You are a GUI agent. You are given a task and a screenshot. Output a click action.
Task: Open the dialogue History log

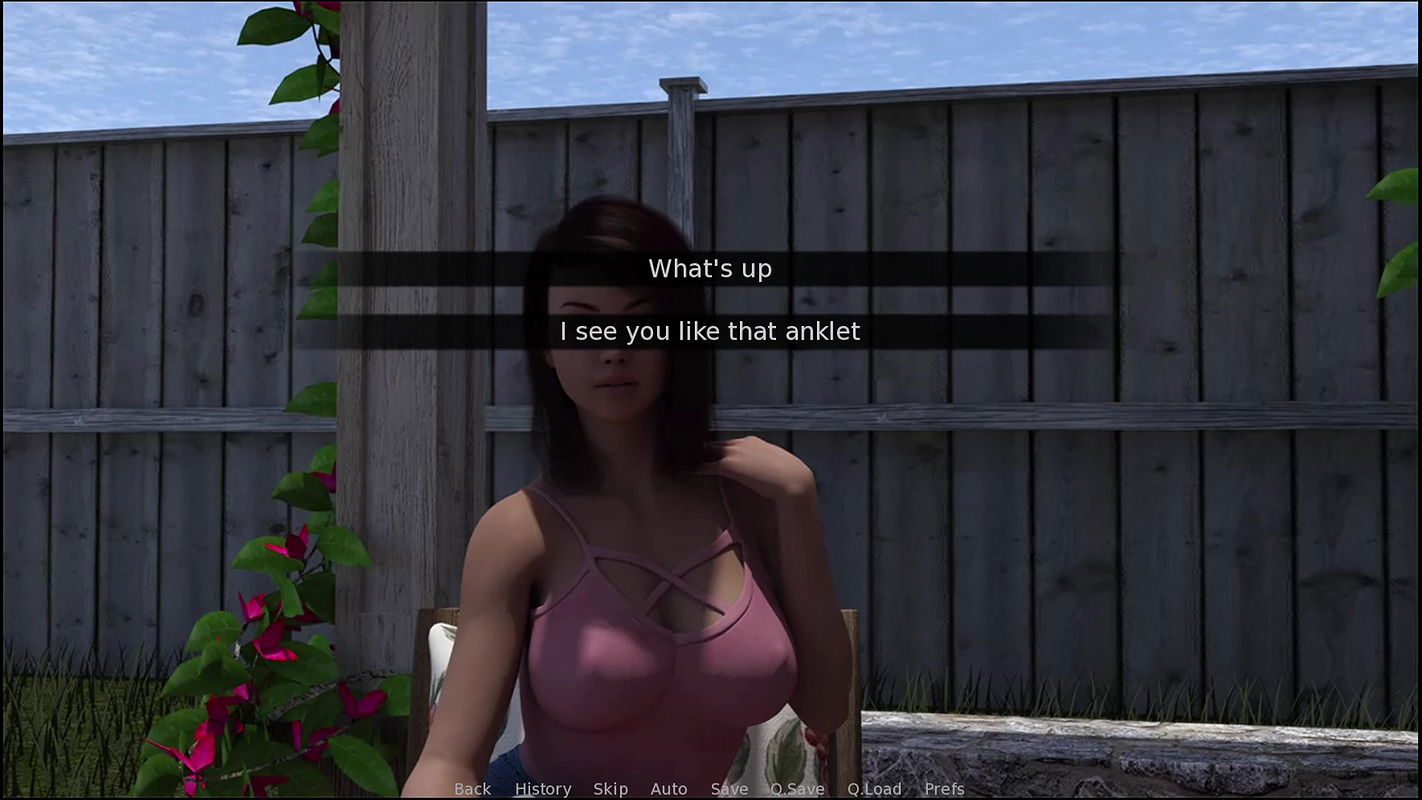pyautogui.click(x=543, y=789)
